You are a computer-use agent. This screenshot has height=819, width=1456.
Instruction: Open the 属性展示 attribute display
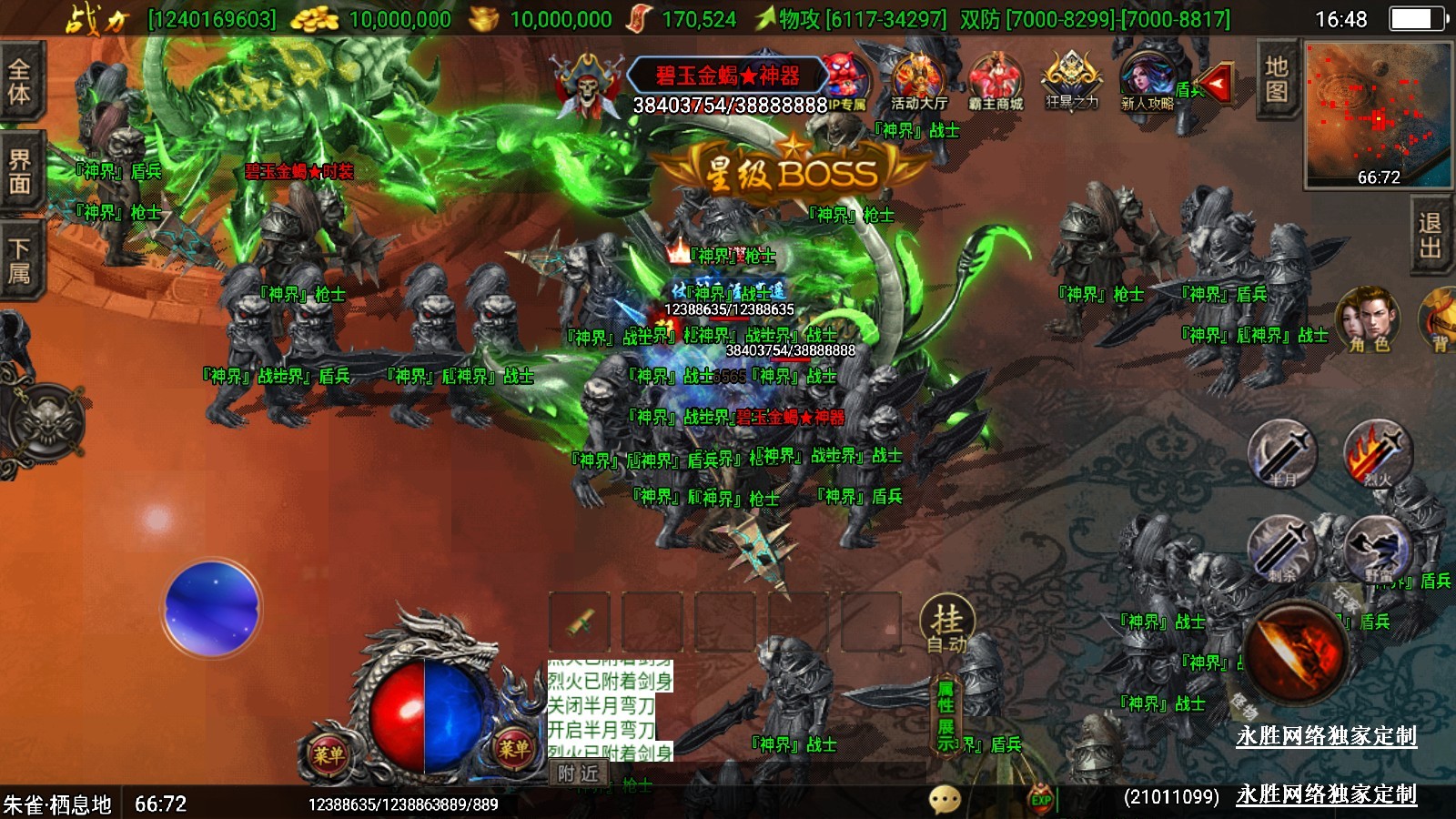(946, 715)
